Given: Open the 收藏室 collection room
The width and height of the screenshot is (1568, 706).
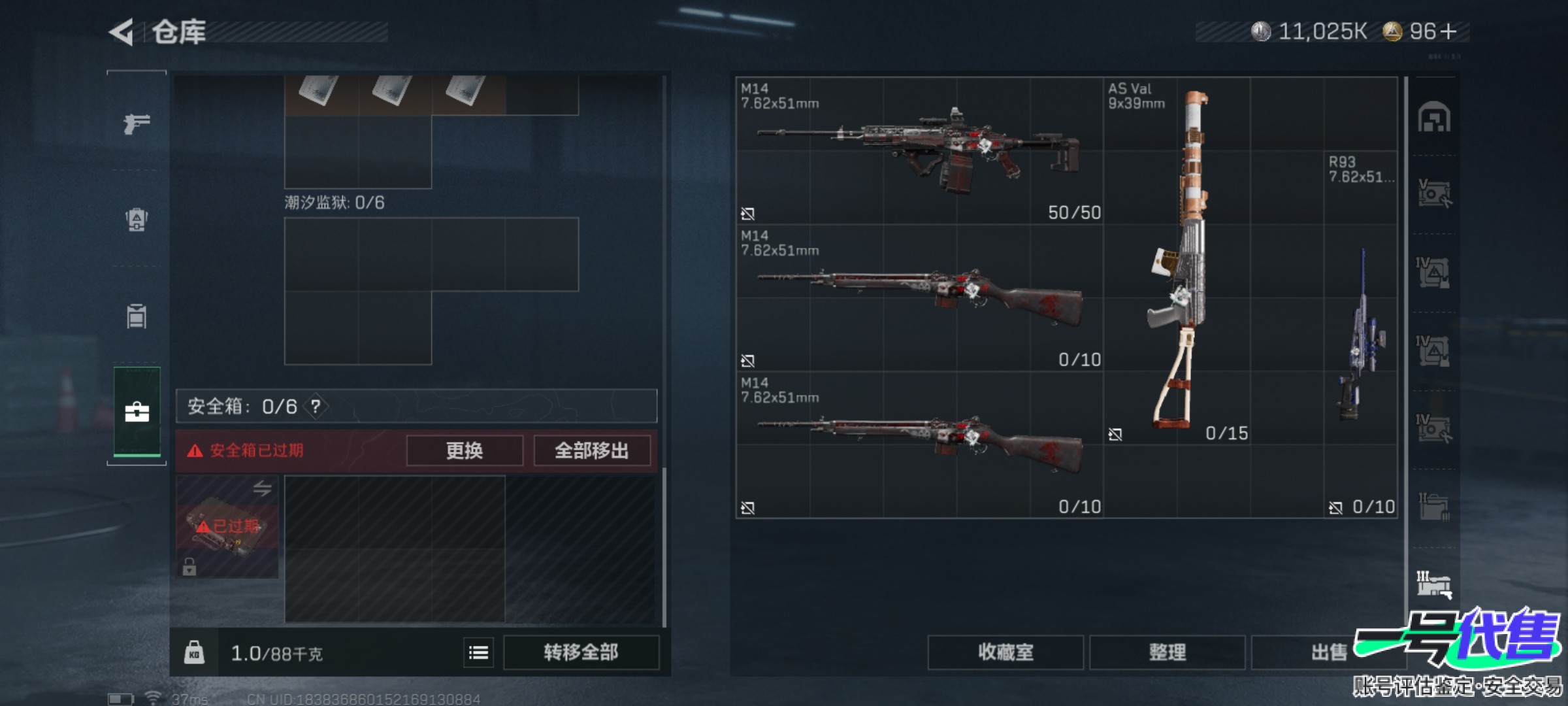Looking at the screenshot, I should (x=1005, y=652).
